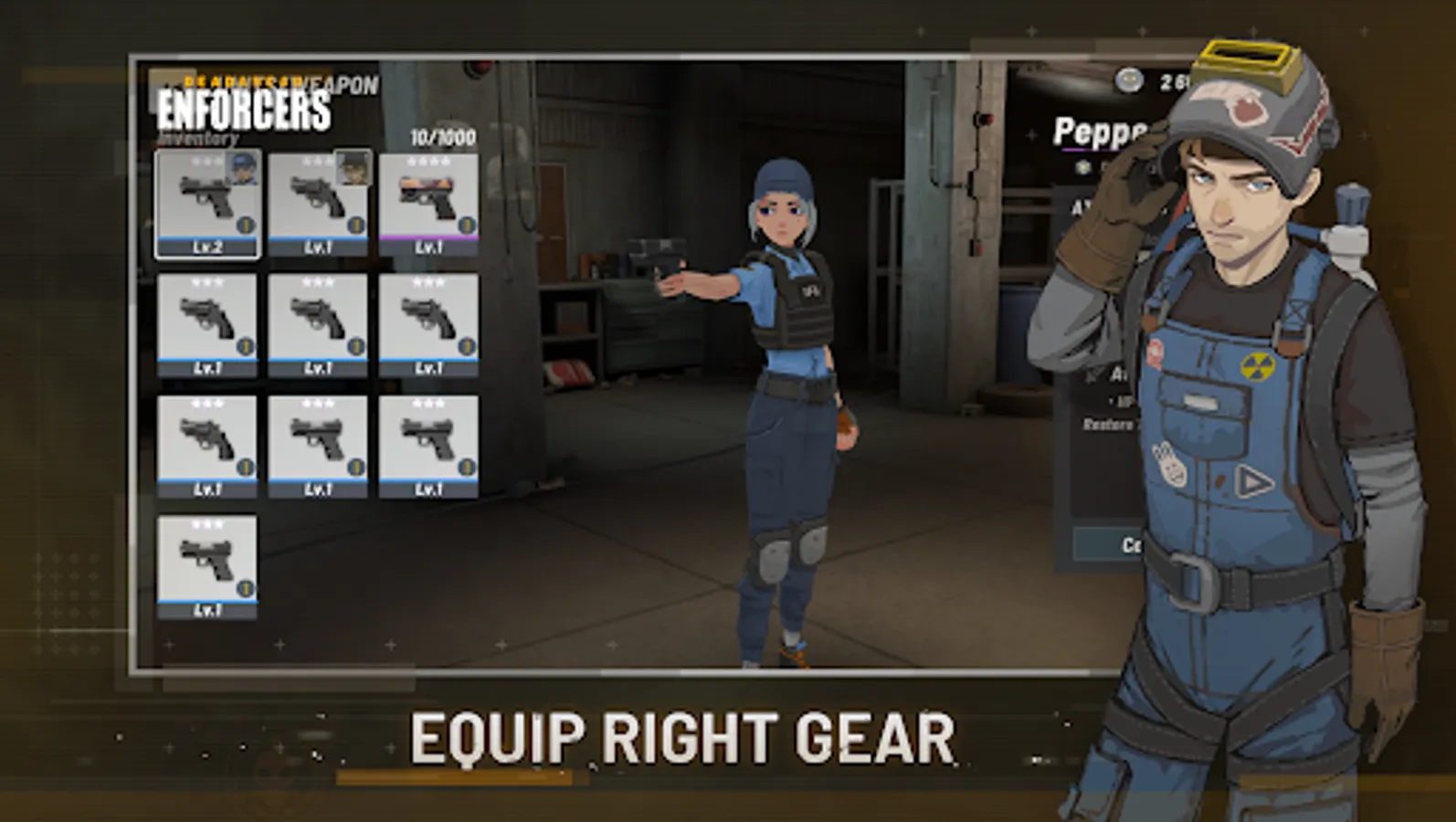
Task: Select the revolver in the second inventory row
Action: tap(208, 324)
